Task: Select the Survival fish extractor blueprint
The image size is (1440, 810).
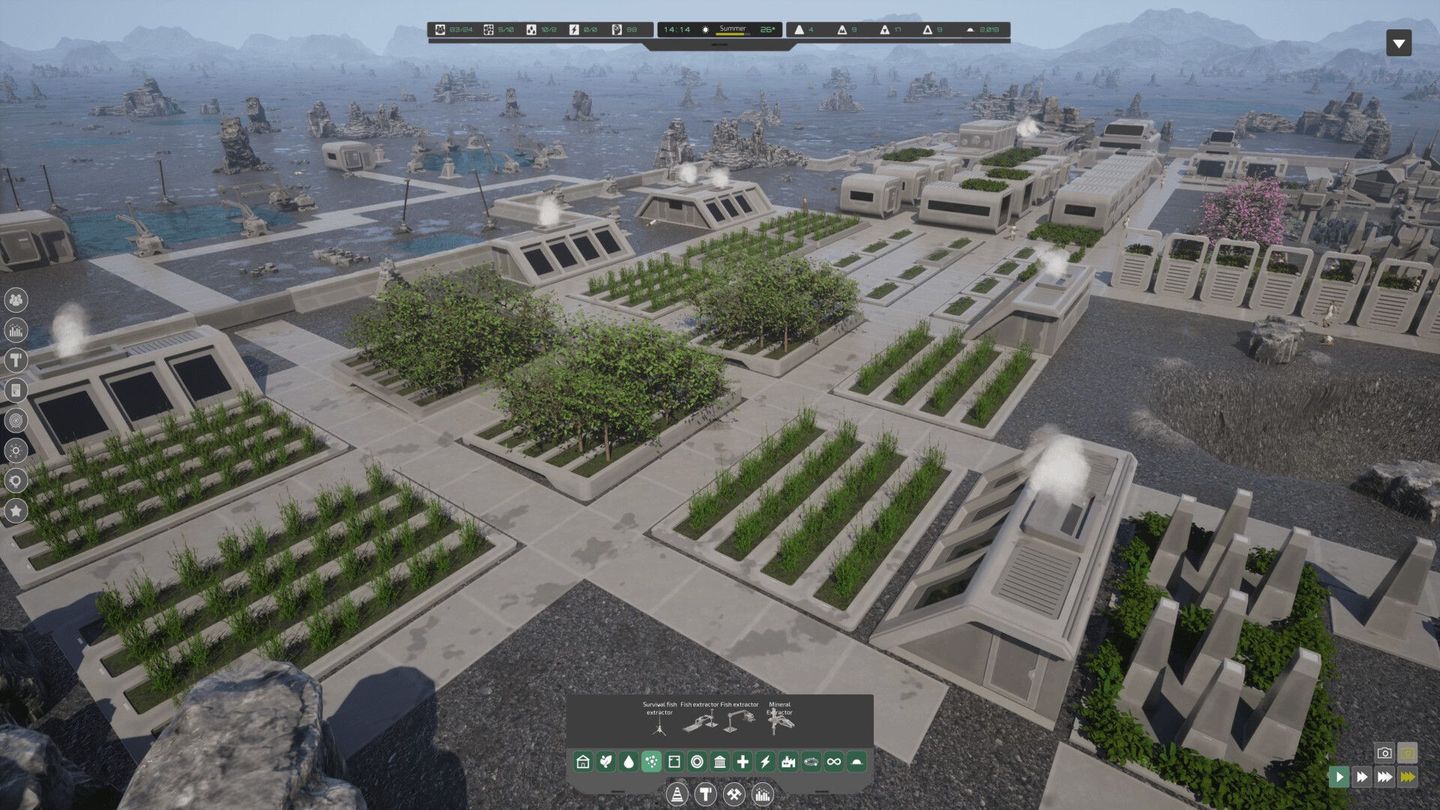Action: point(660,727)
